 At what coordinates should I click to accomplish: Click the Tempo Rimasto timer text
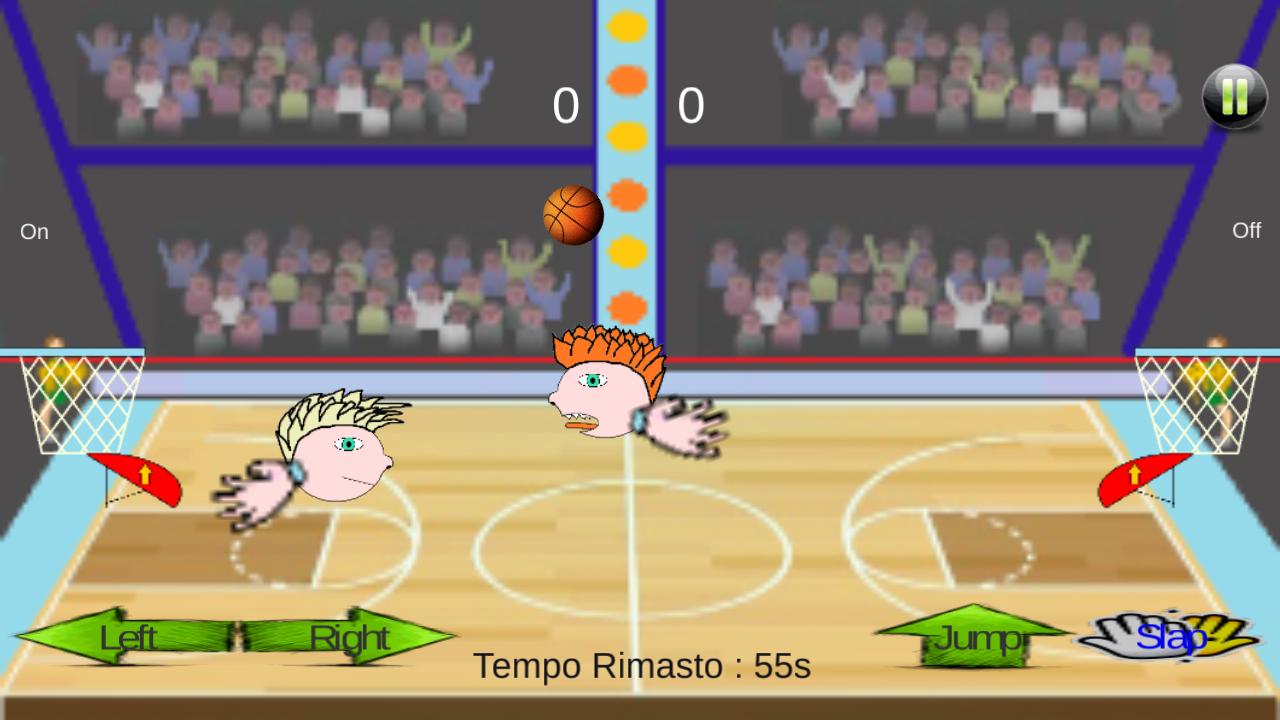[x=643, y=665]
